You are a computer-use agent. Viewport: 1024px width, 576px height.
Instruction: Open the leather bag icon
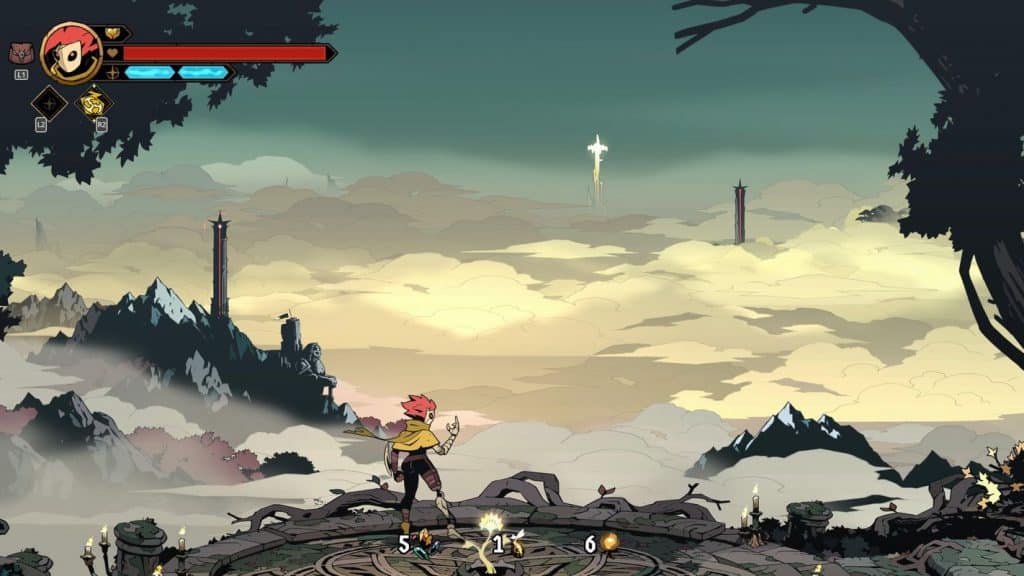20,53
